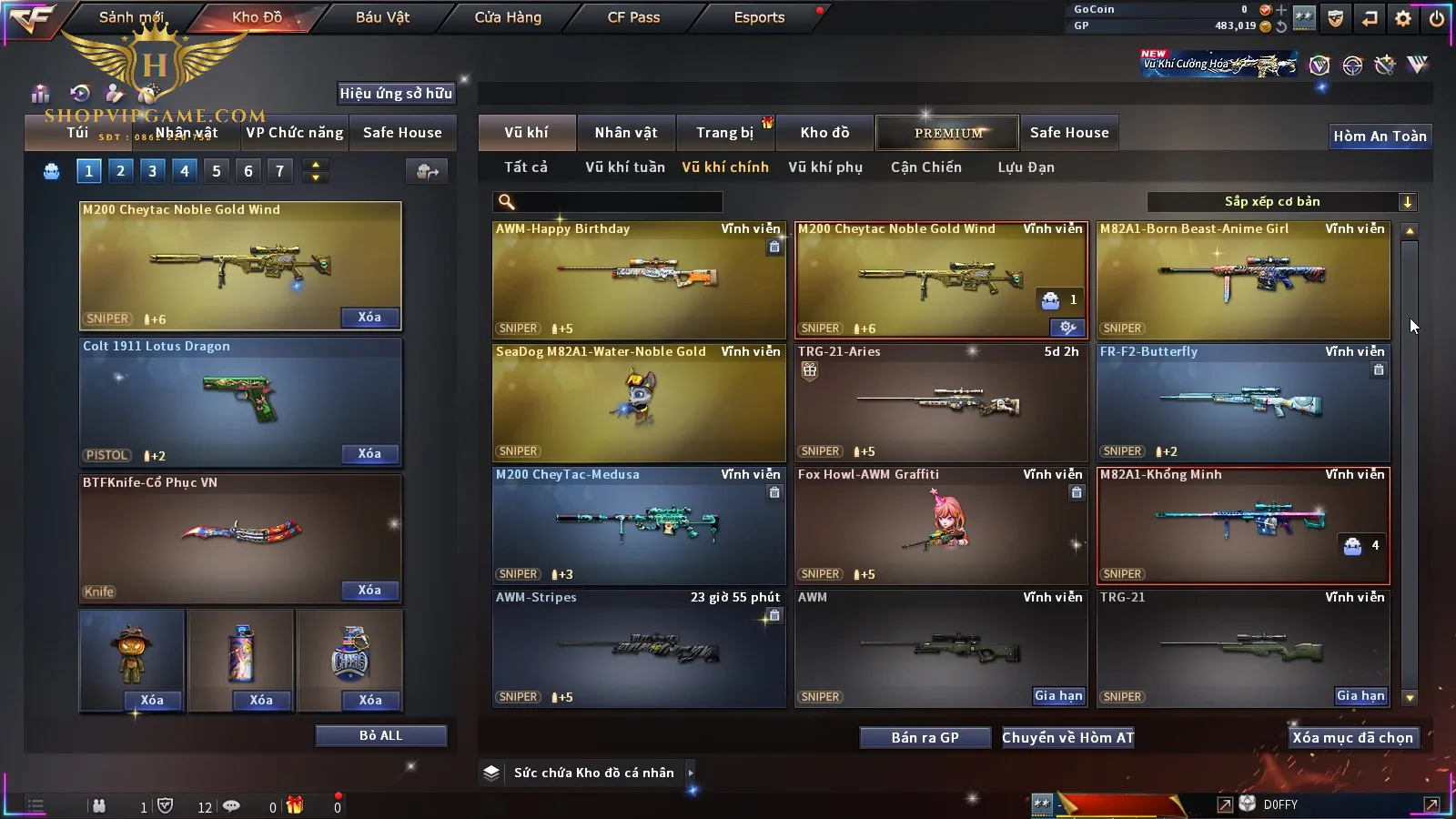Click Chuyển về Hòm AT button

(1068, 738)
